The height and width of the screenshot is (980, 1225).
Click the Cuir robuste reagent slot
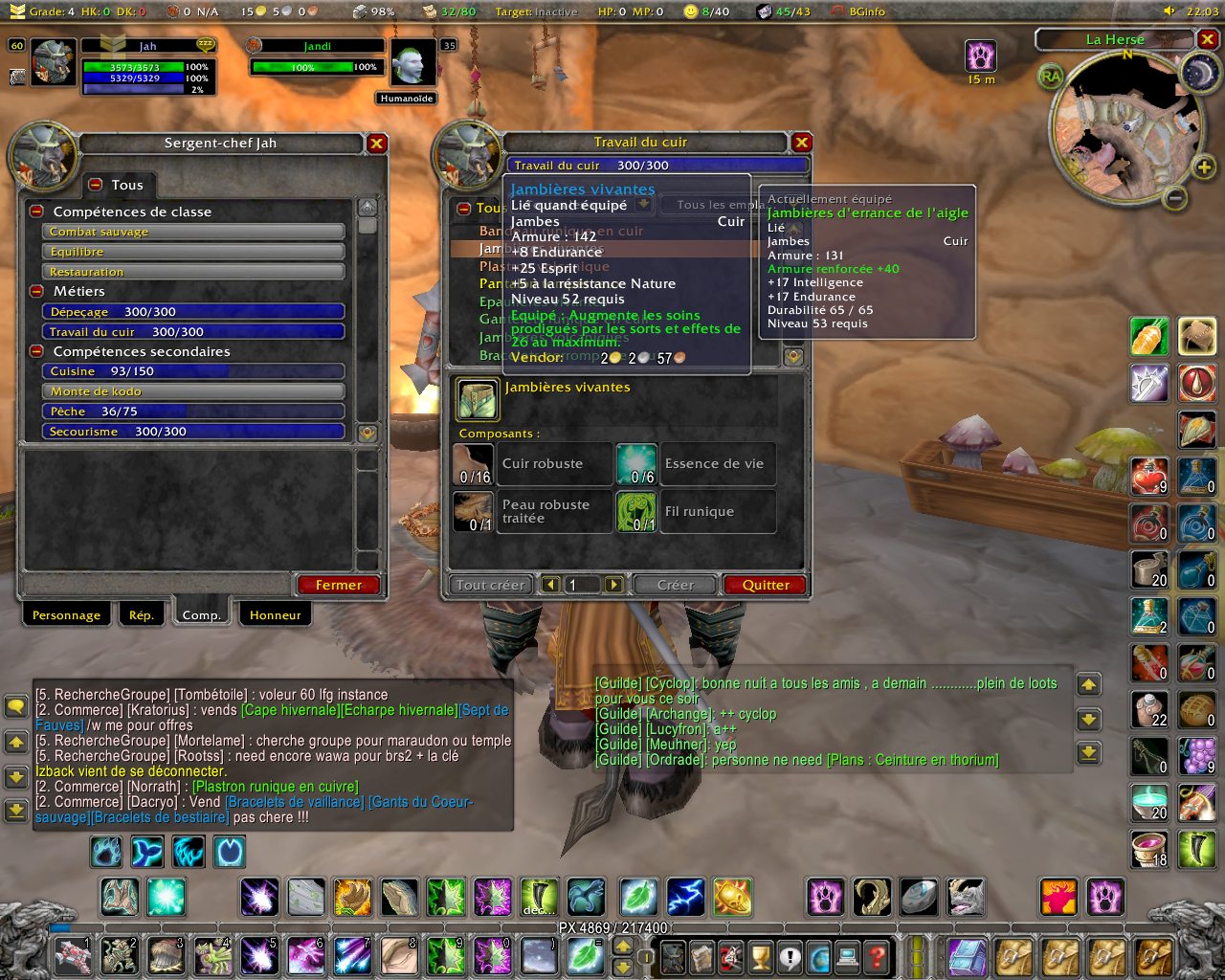473,464
